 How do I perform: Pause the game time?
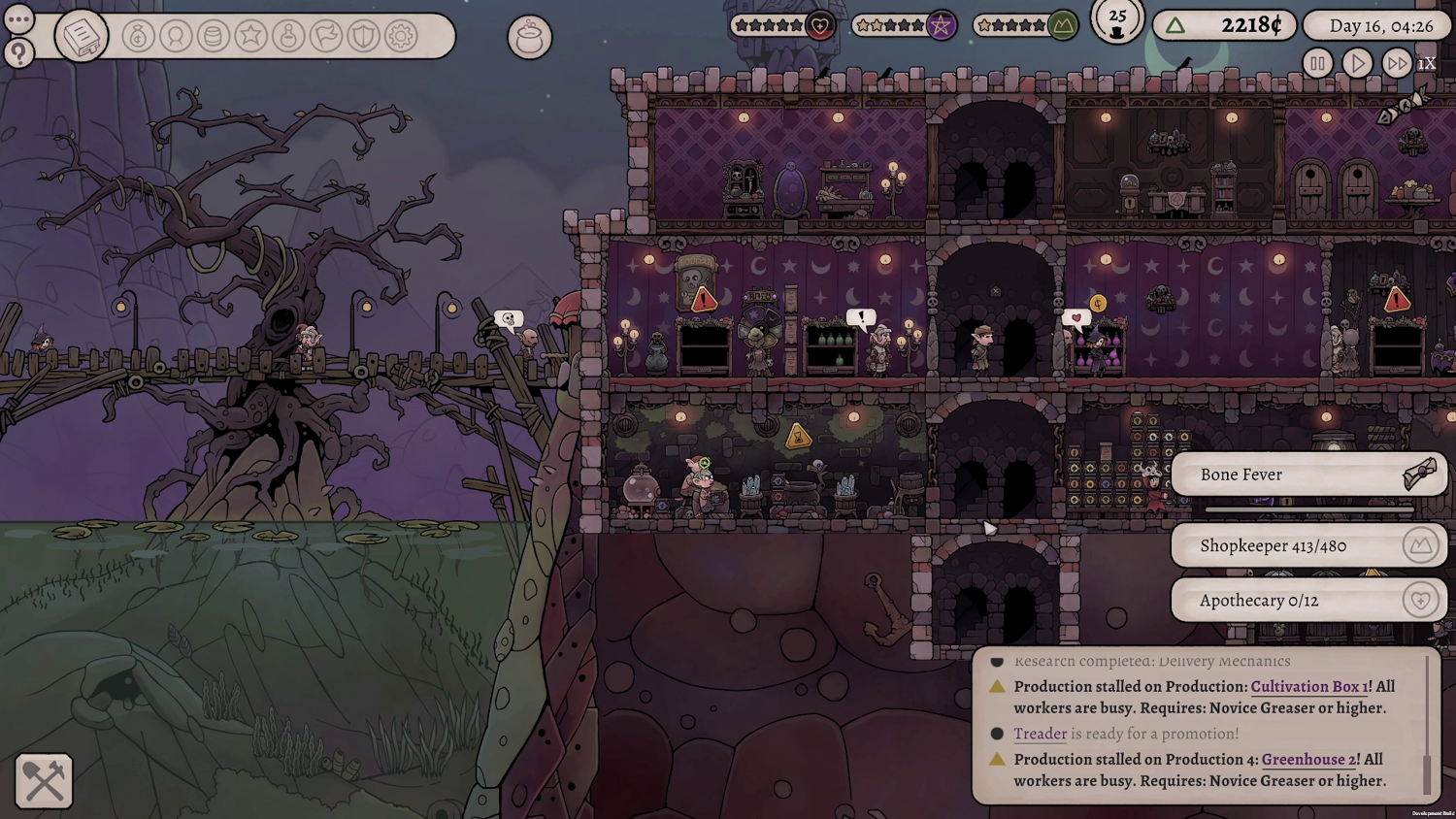coord(1317,64)
